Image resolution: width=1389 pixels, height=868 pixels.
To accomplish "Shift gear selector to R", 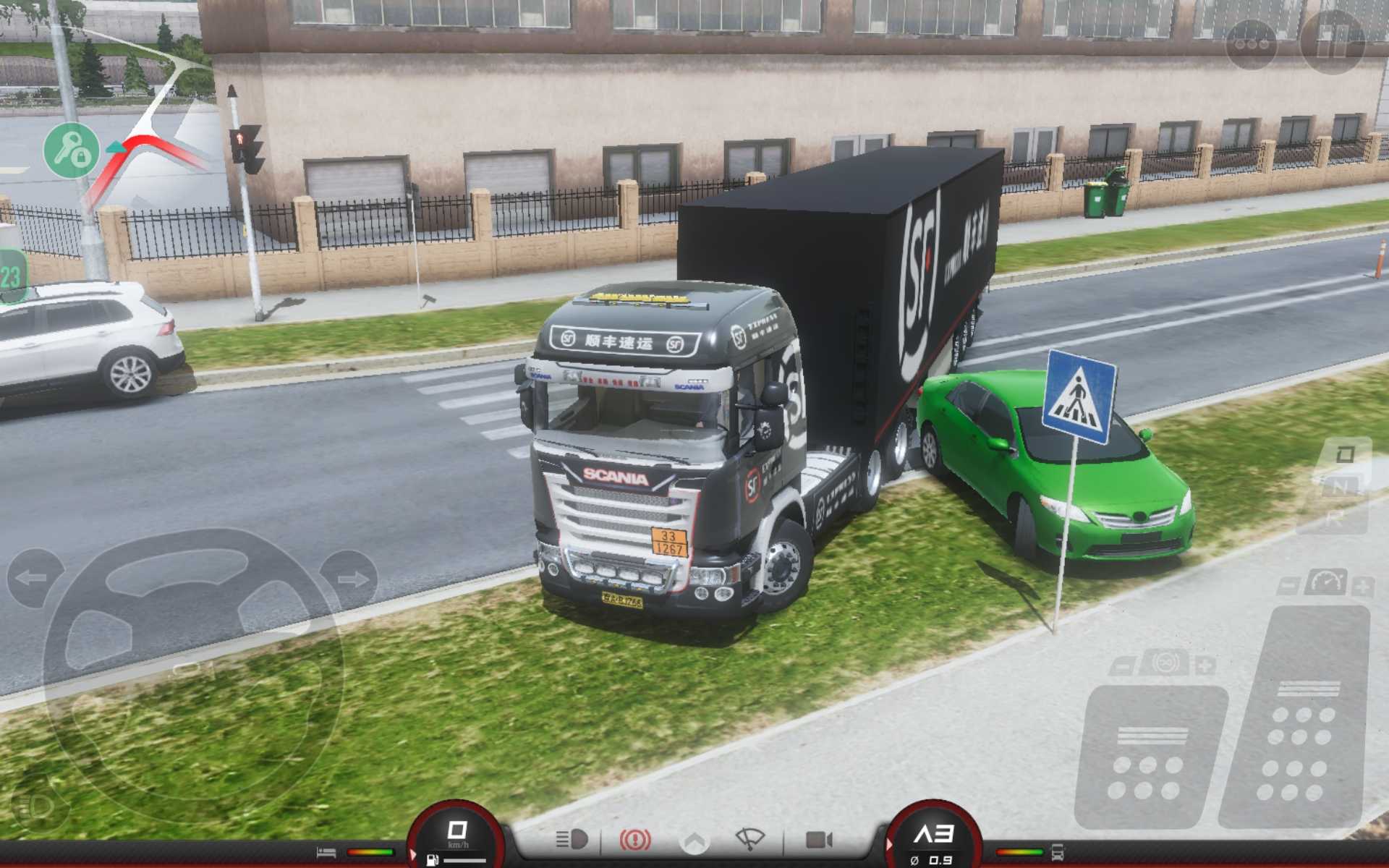I will point(1335,518).
